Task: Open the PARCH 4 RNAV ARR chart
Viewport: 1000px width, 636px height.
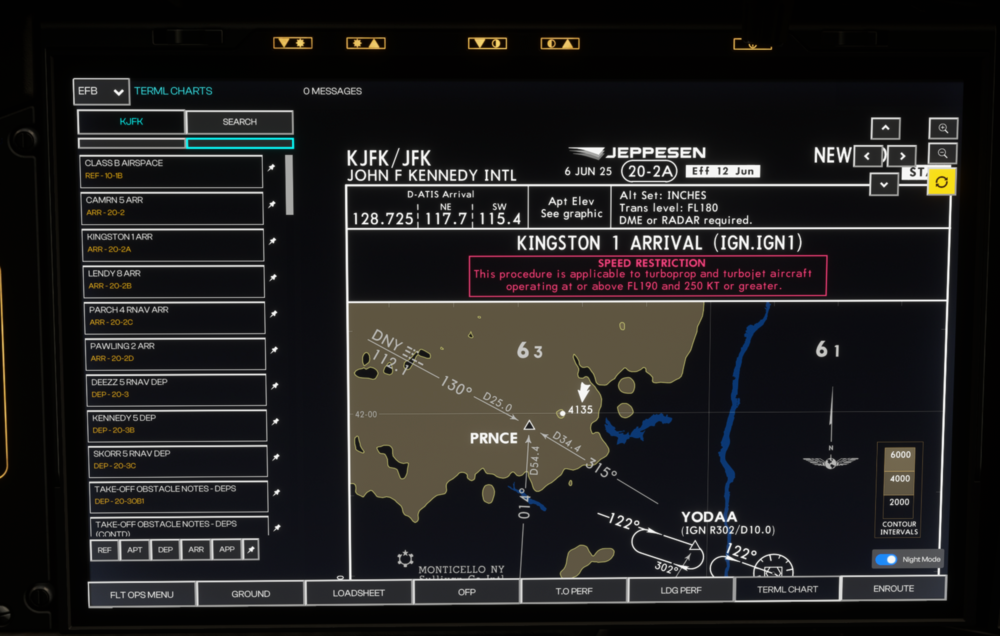Action: click(x=171, y=316)
